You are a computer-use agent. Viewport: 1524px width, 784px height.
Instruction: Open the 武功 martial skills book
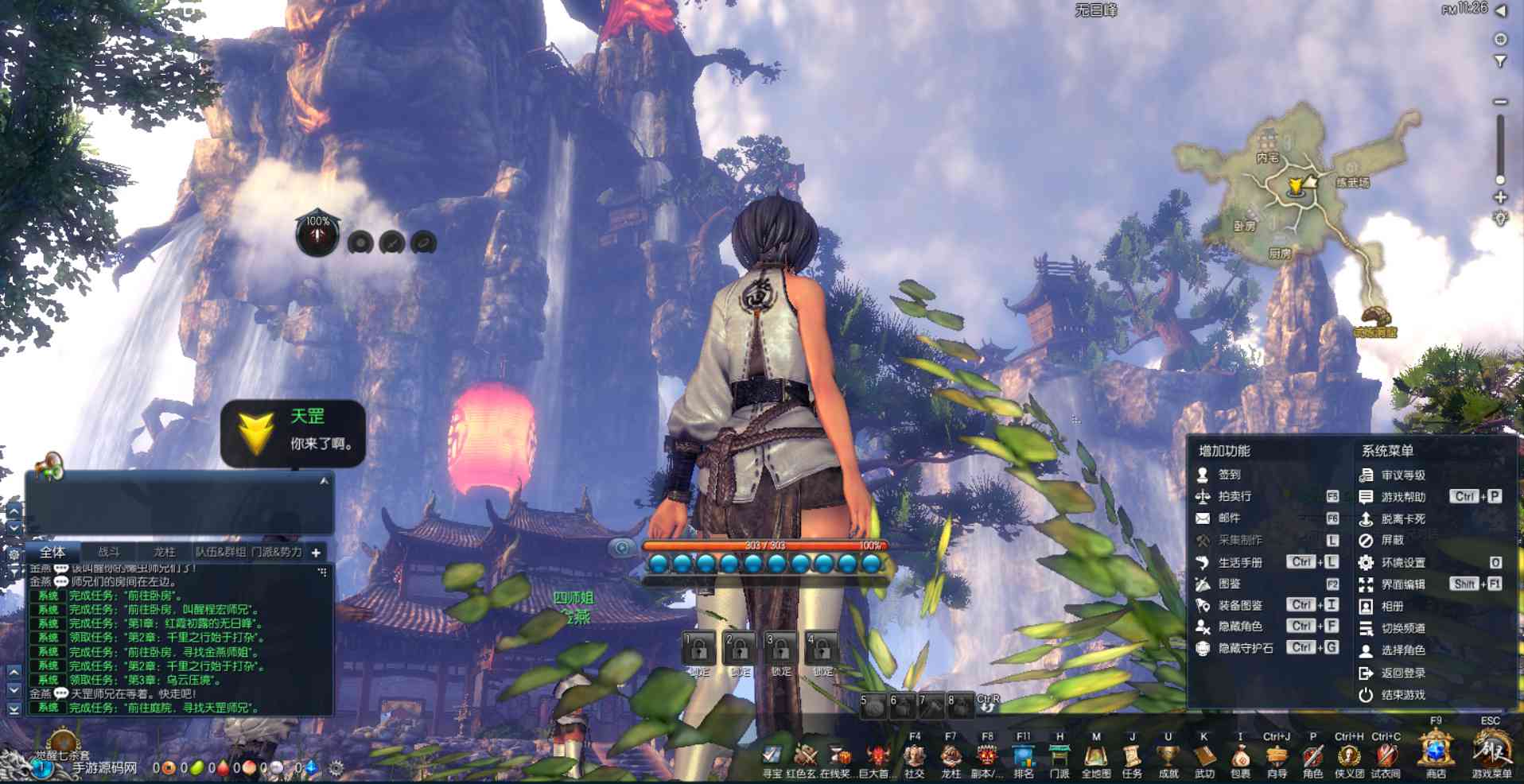(1204, 755)
